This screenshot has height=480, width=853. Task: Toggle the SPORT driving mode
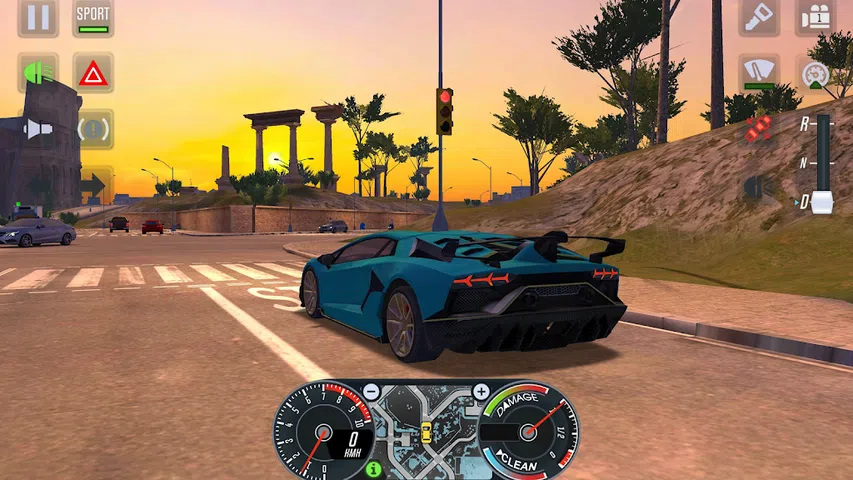(x=93, y=18)
